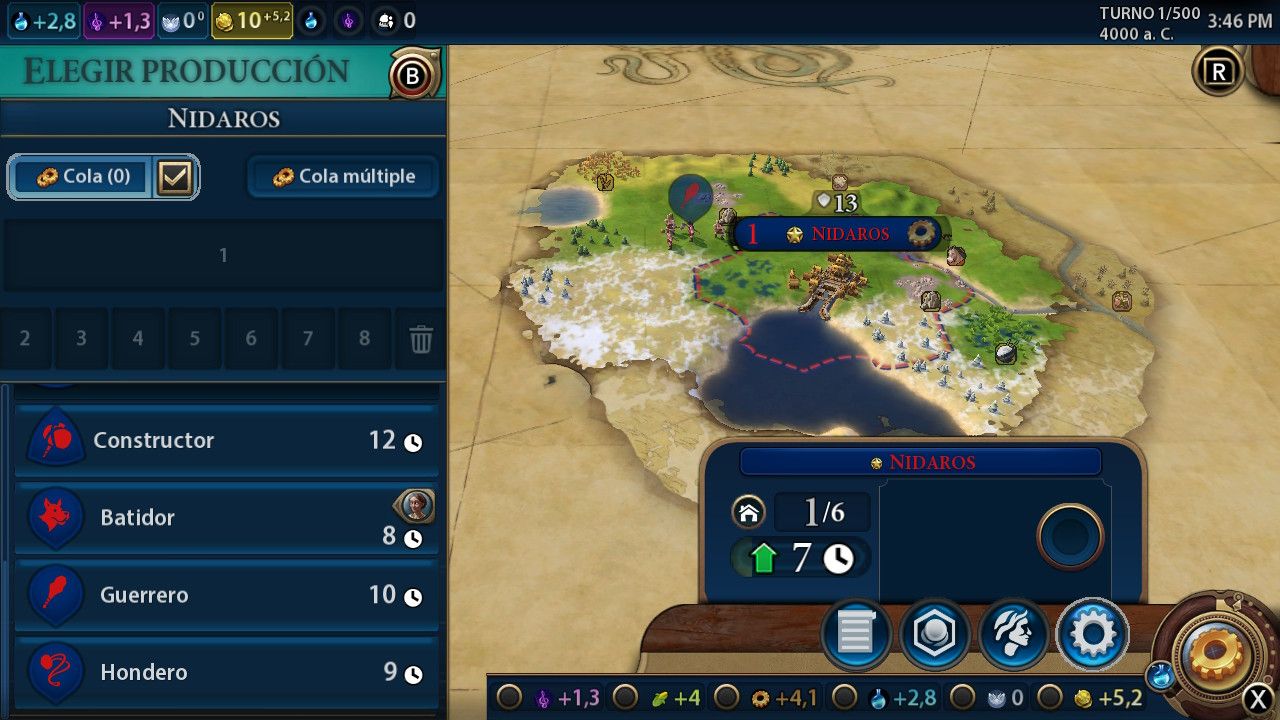Choose Constructor for production
This screenshot has width=1280, height=720.
[x=226, y=441]
